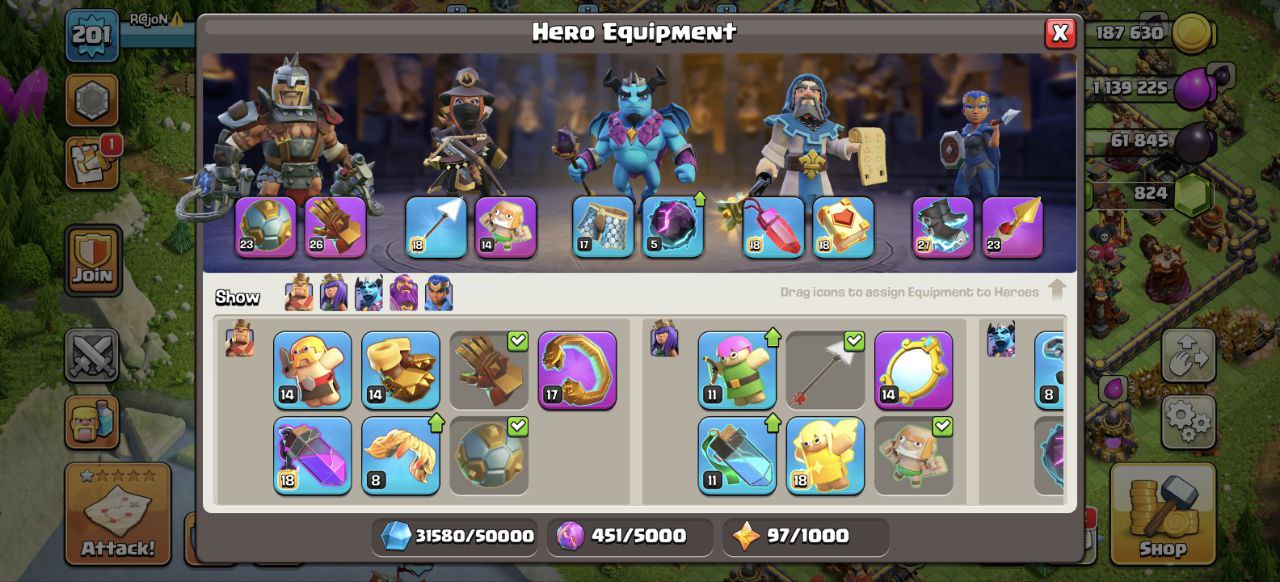
Task: Select the purple Rage Vial equipment
Action: pyautogui.click(x=312, y=455)
